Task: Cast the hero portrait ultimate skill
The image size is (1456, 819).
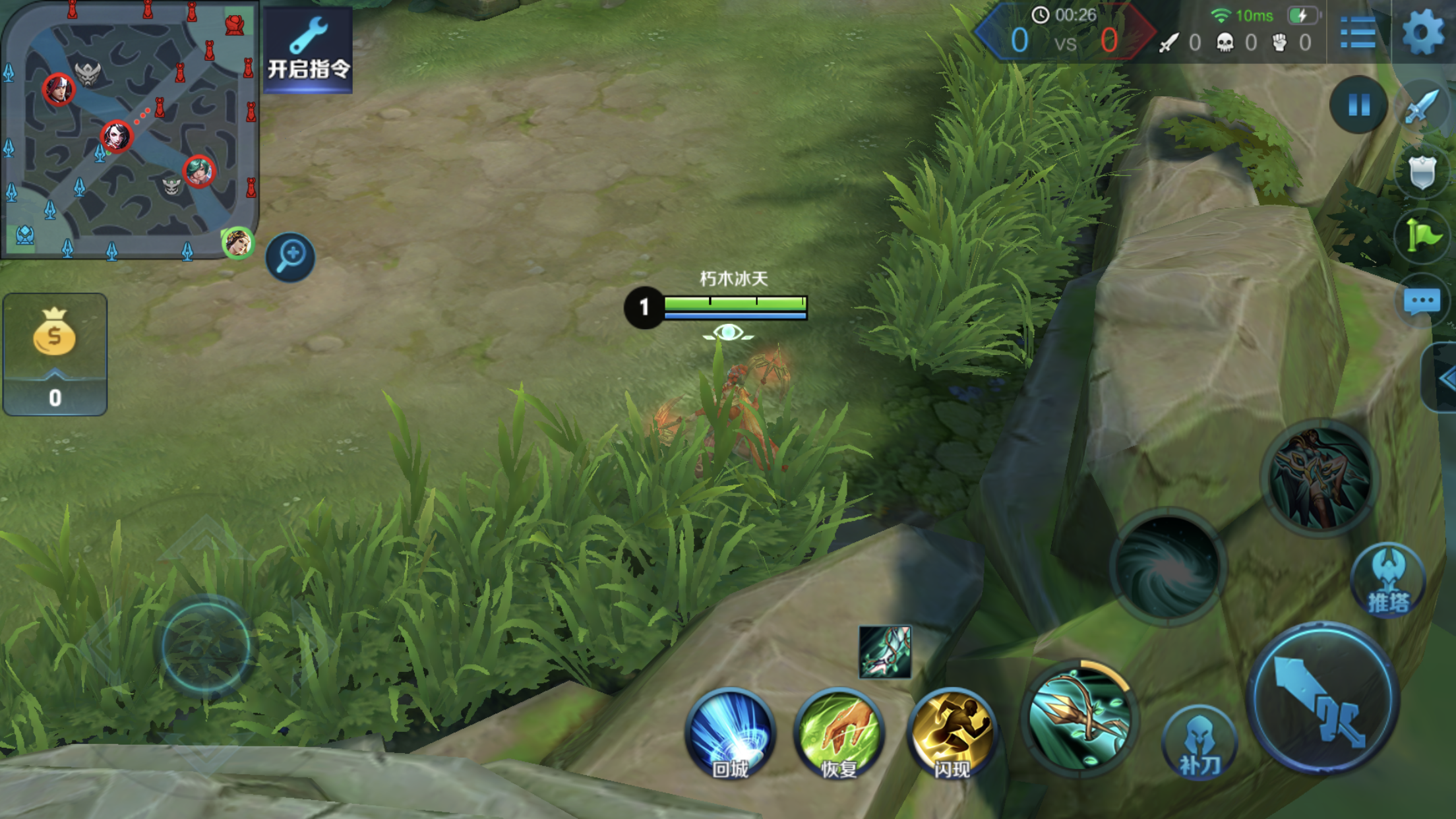Action: point(1320,477)
